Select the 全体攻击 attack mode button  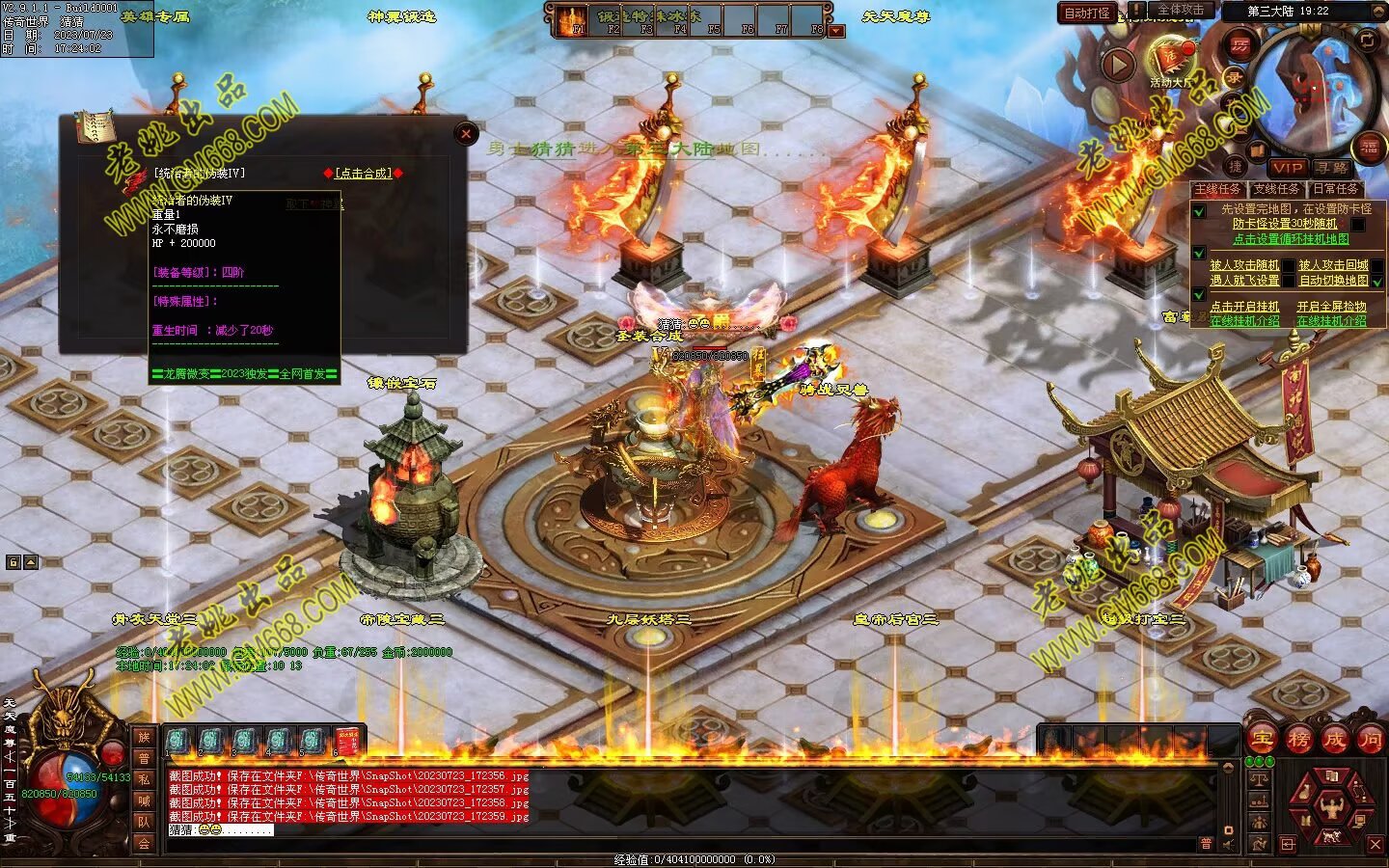click(1181, 11)
